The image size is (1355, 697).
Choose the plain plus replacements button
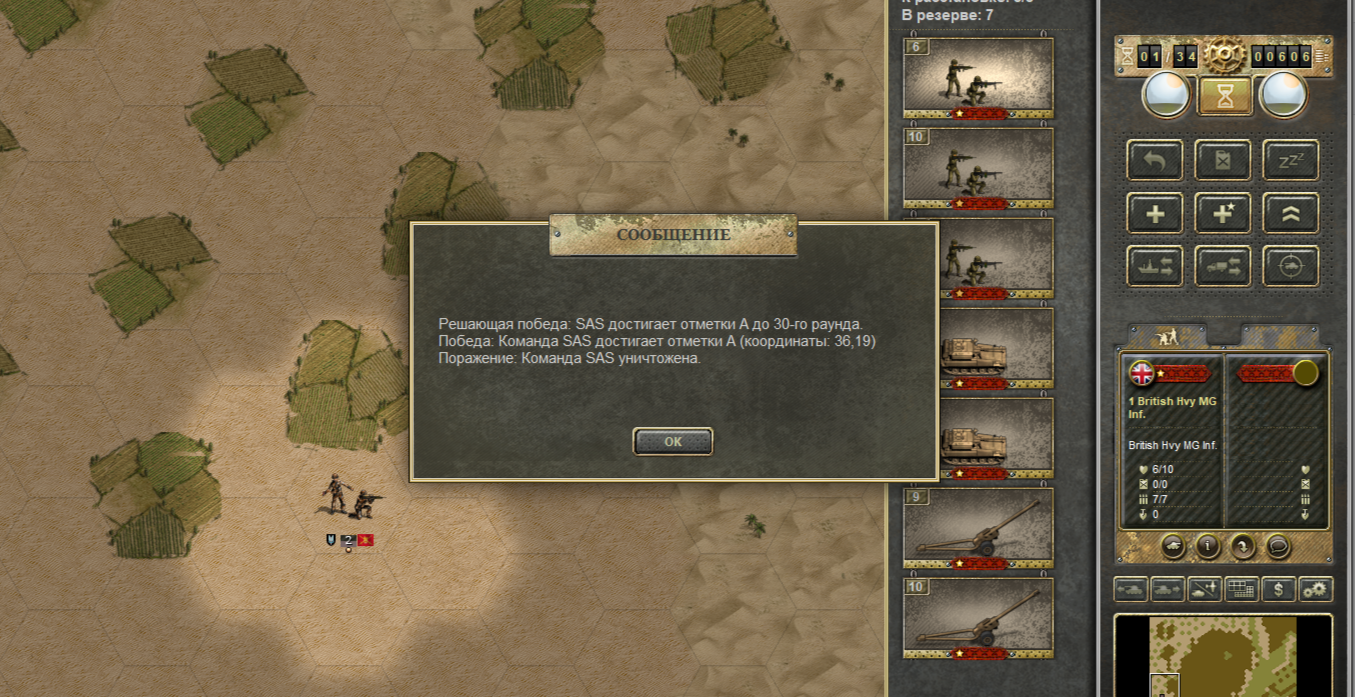(1155, 213)
